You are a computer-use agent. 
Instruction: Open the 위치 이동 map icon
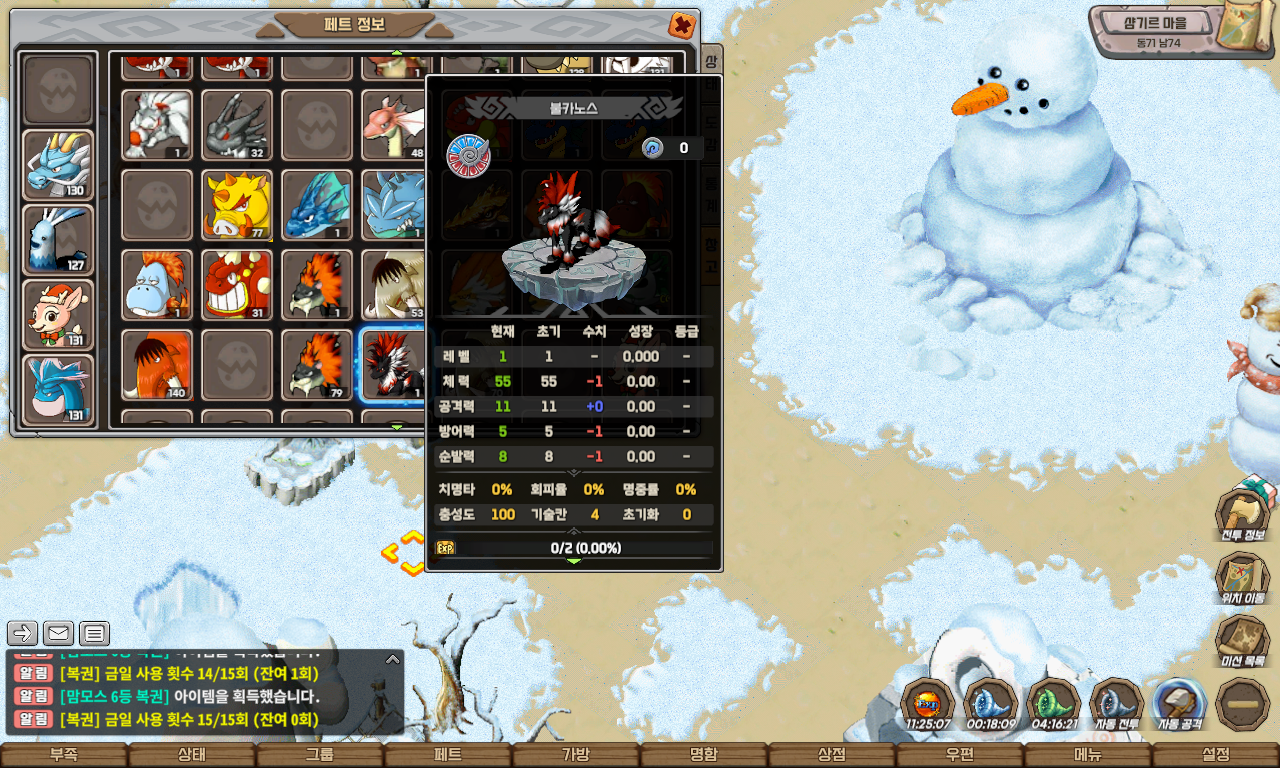[1242, 577]
